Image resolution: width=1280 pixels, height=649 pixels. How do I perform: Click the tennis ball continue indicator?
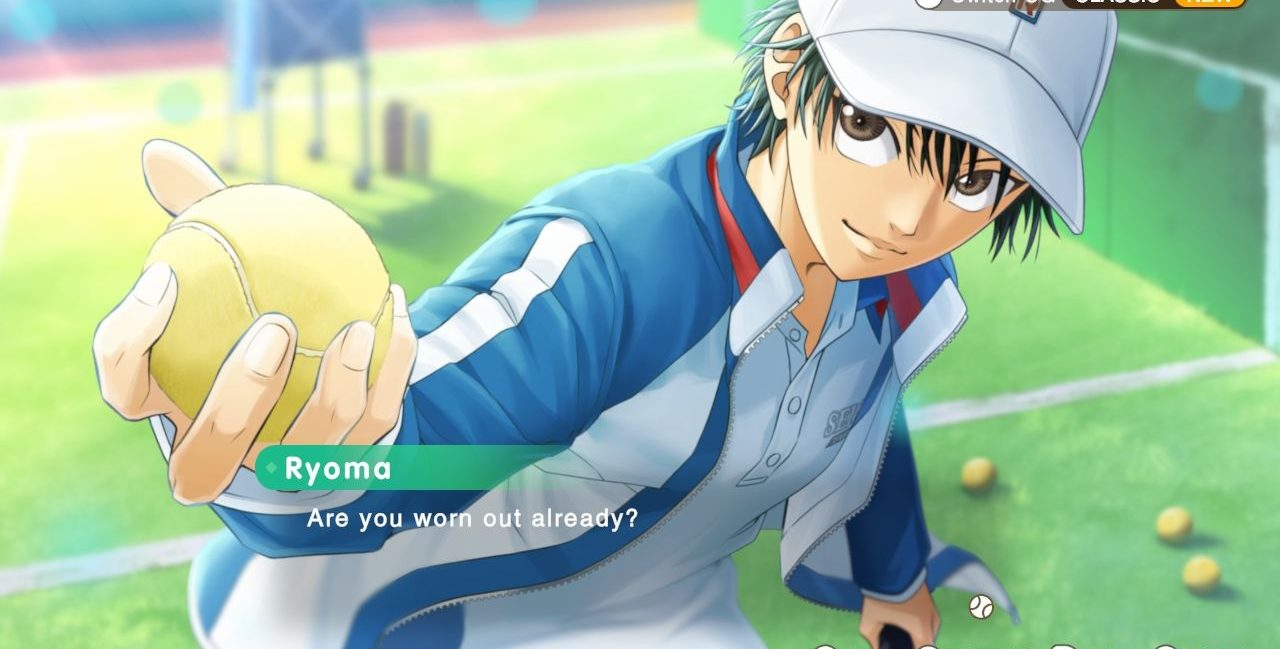(980, 605)
